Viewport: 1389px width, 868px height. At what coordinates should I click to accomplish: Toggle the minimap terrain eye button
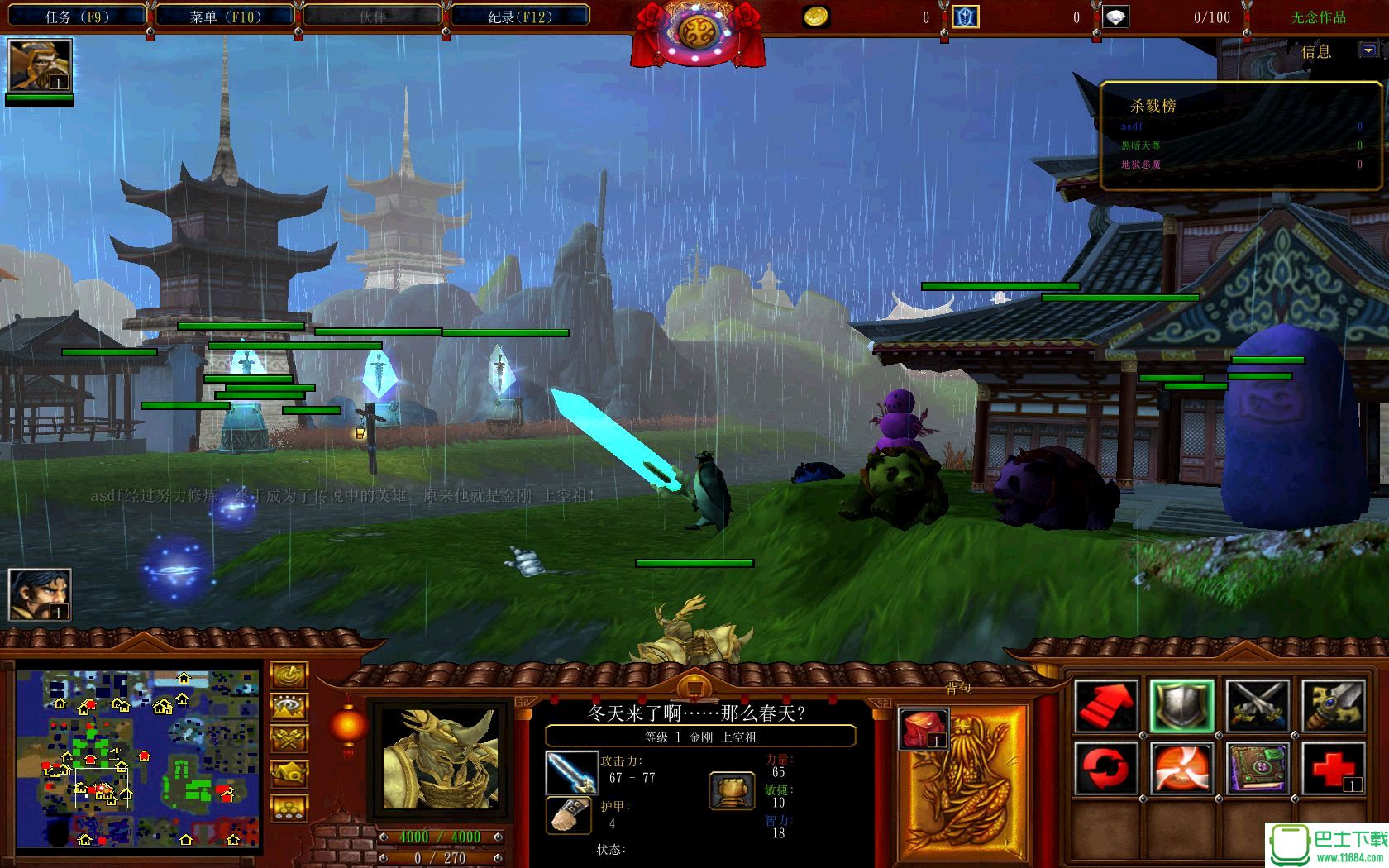(289, 708)
